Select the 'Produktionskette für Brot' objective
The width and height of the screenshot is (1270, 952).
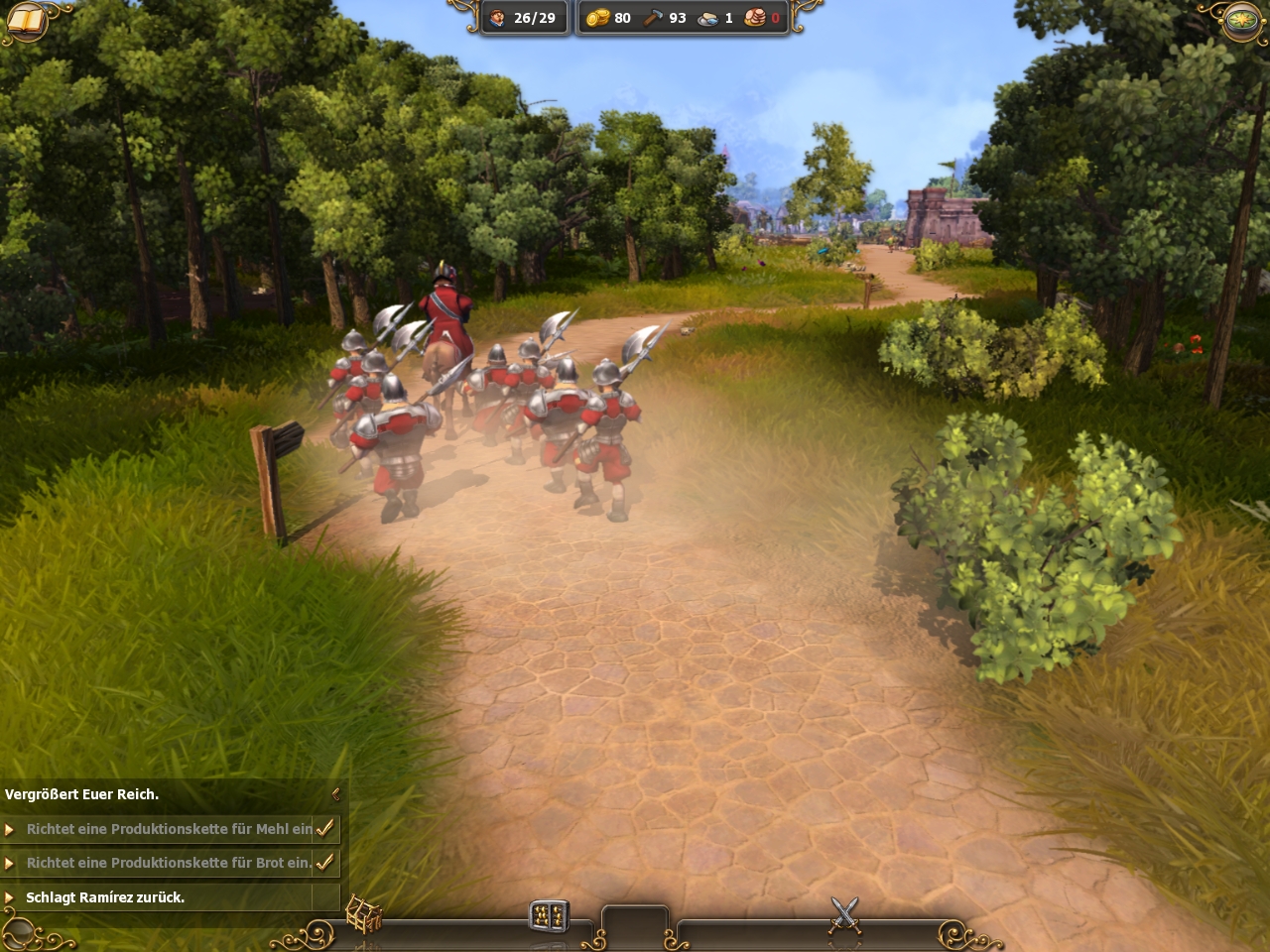(x=169, y=863)
